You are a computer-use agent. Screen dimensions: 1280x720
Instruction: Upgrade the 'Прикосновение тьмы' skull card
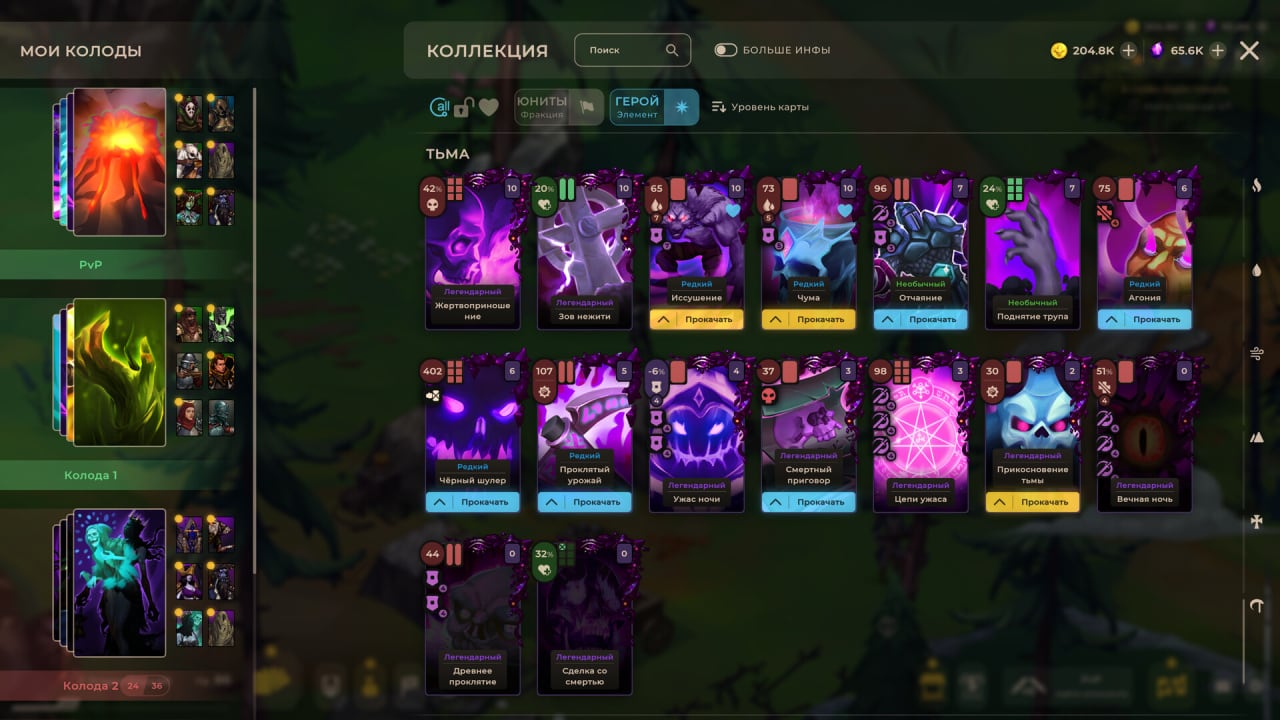[1033, 502]
